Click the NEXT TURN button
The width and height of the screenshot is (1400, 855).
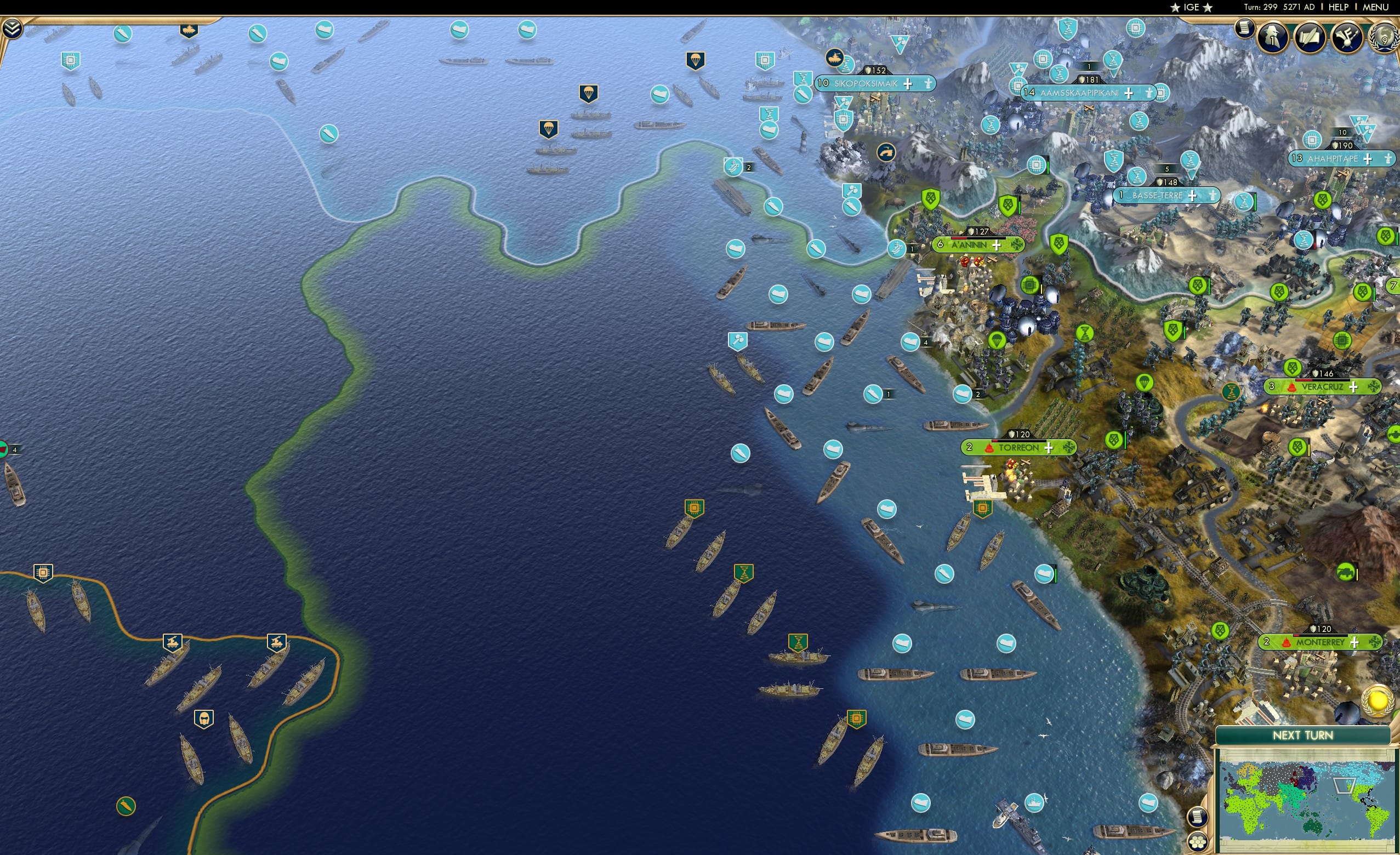1302,735
